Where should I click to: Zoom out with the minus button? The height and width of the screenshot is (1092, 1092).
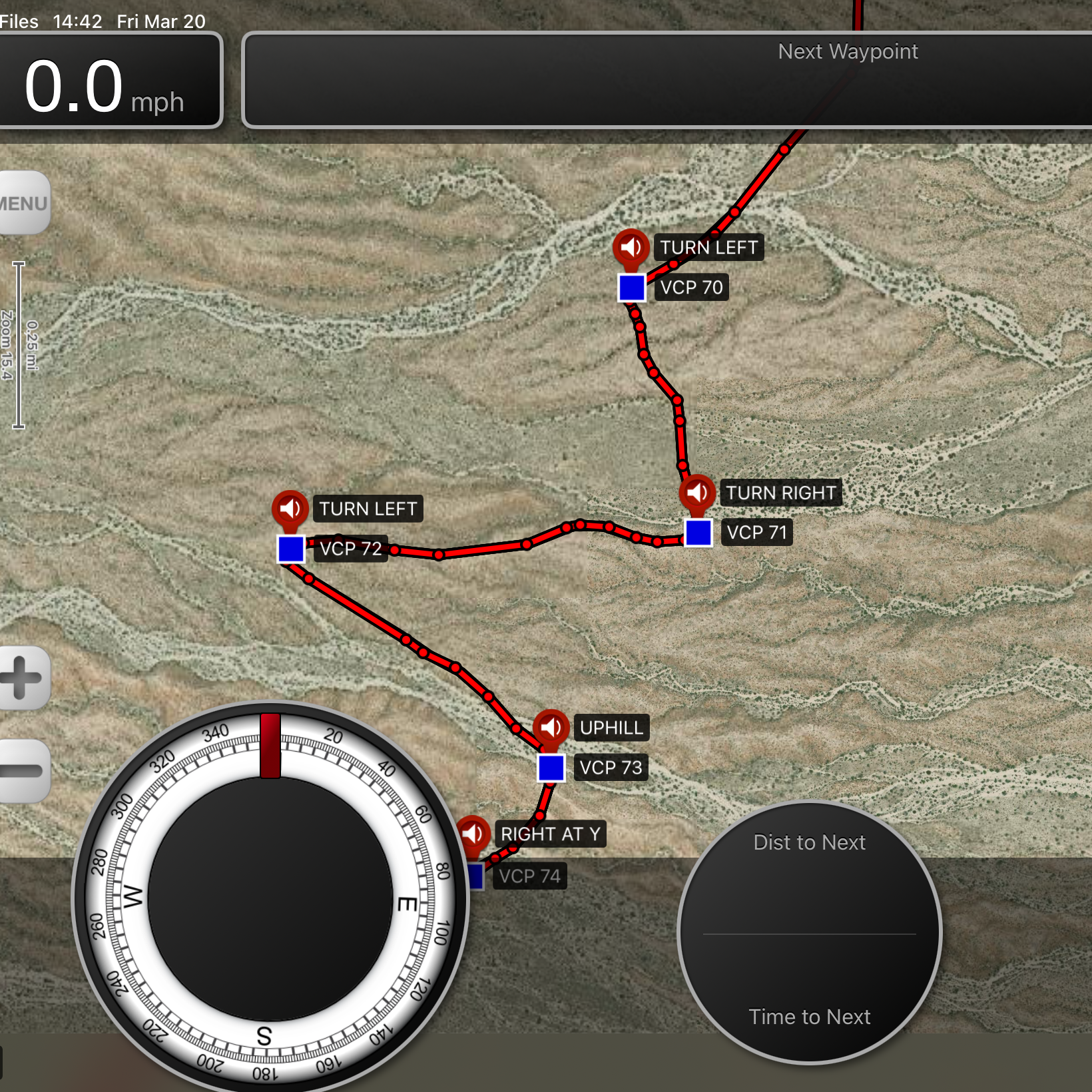click(x=23, y=770)
